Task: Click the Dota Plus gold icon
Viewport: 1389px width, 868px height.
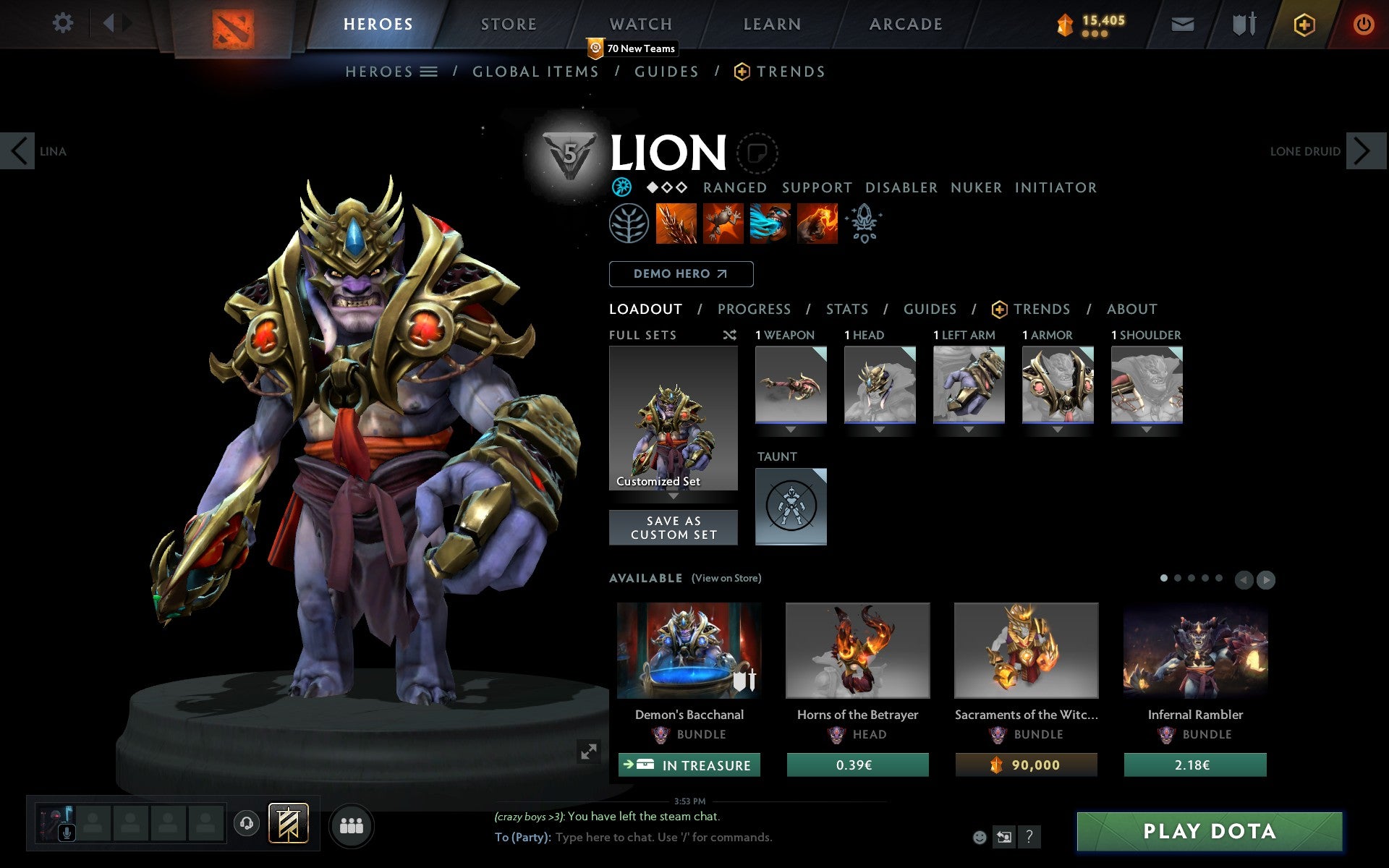Action: (x=1303, y=23)
